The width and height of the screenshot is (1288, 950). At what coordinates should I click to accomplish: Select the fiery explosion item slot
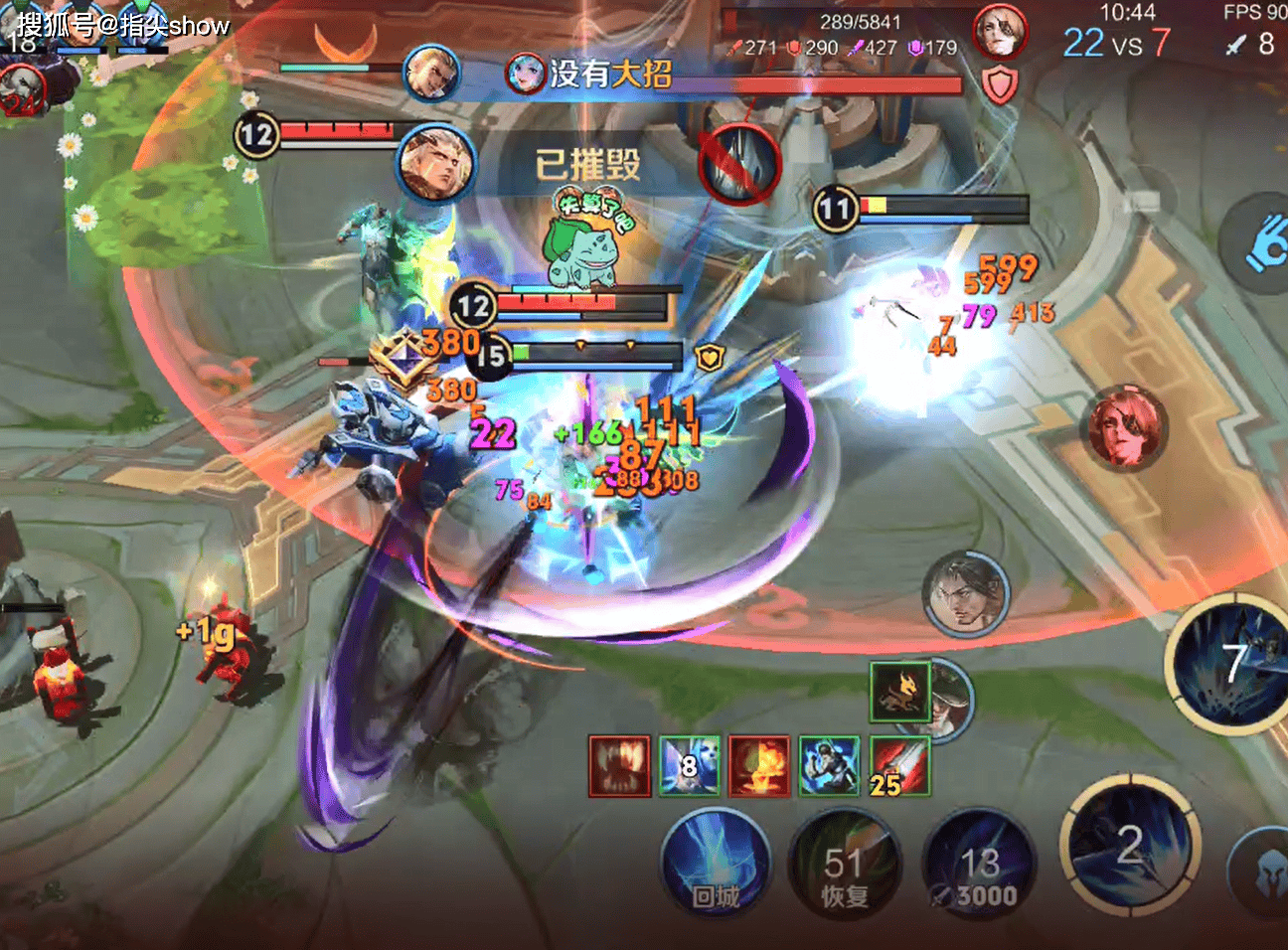coord(759,765)
